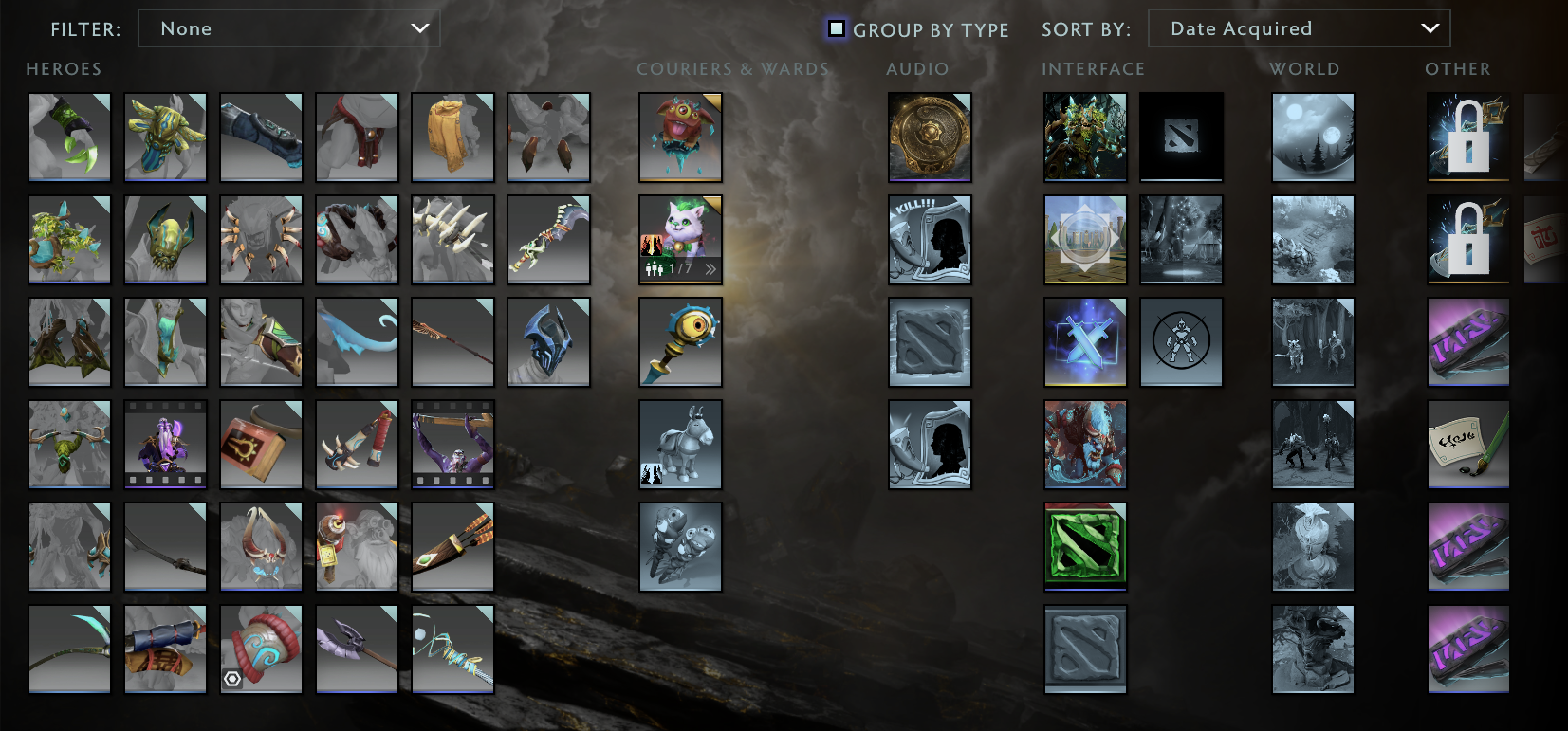1568x731 pixels.
Task: Open the Filter dropdown currently set to None
Action: (x=289, y=28)
